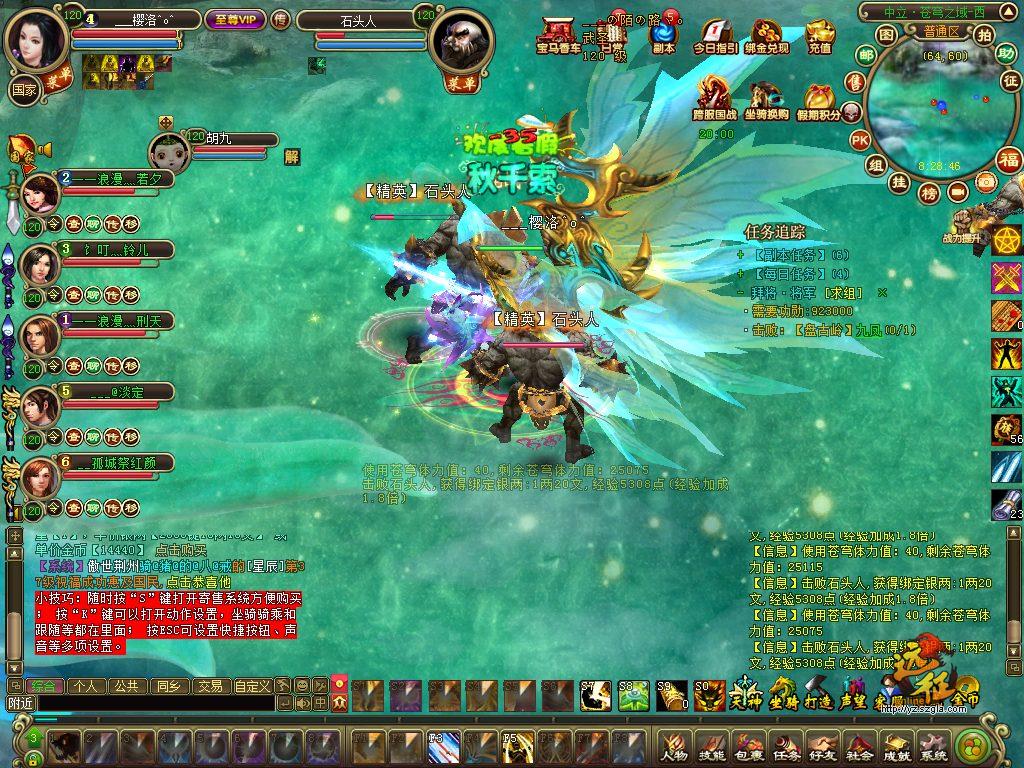Click the 福 welfare button by the minimap
This screenshot has width=1024, height=768.
pos(1009,158)
